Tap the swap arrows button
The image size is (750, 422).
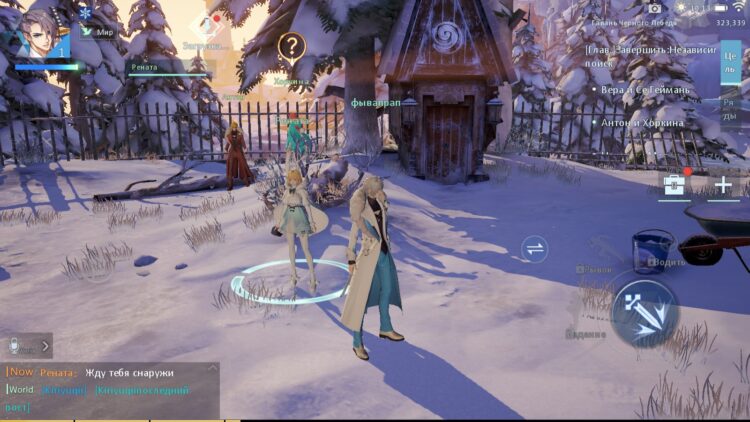pyautogui.click(x=536, y=250)
